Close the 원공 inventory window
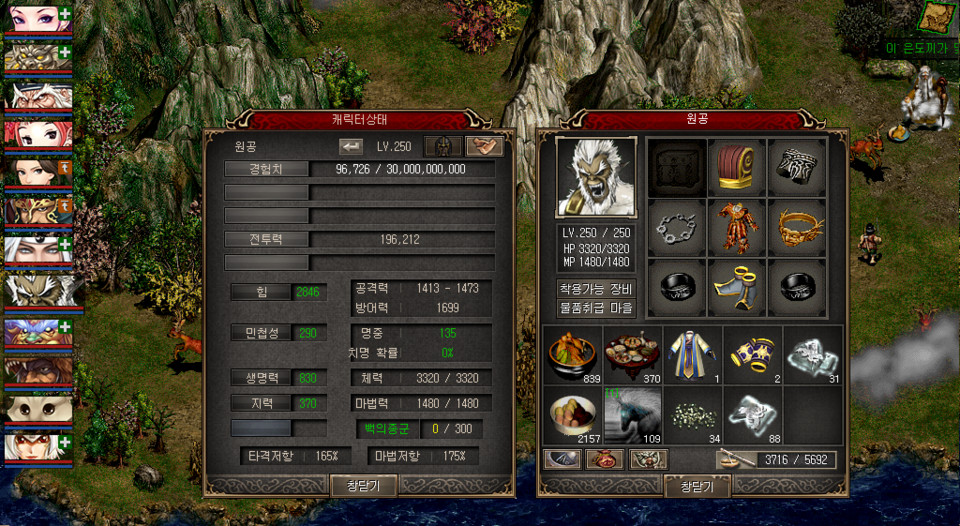This screenshot has height=526, width=960. pos(696,485)
